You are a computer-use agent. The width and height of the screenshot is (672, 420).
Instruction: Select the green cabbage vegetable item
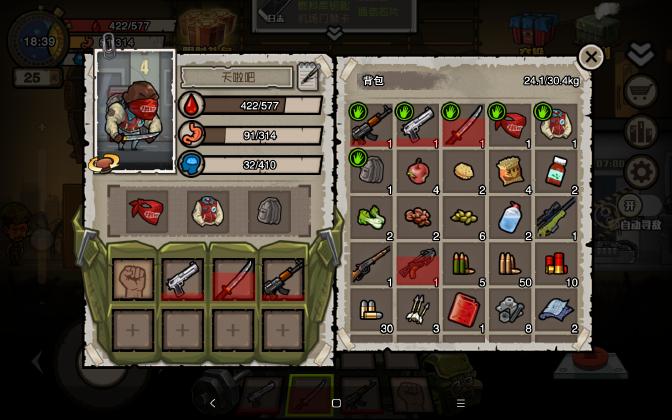tap(372, 217)
